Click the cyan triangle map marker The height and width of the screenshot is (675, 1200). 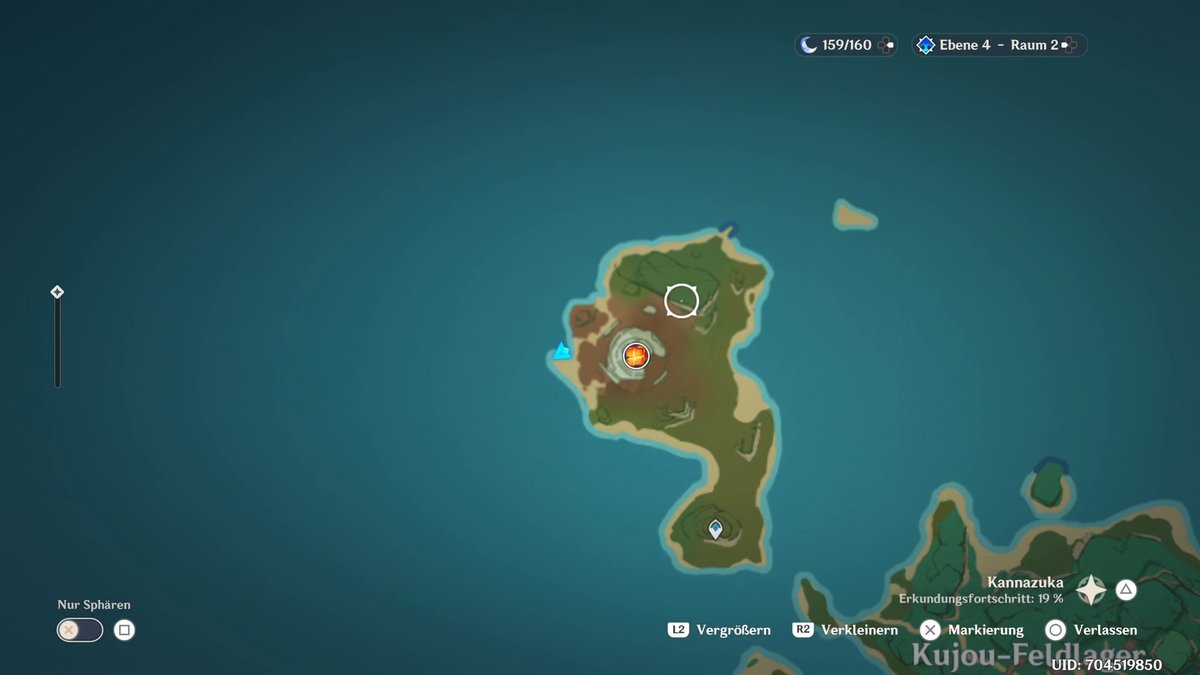(x=562, y=351)
